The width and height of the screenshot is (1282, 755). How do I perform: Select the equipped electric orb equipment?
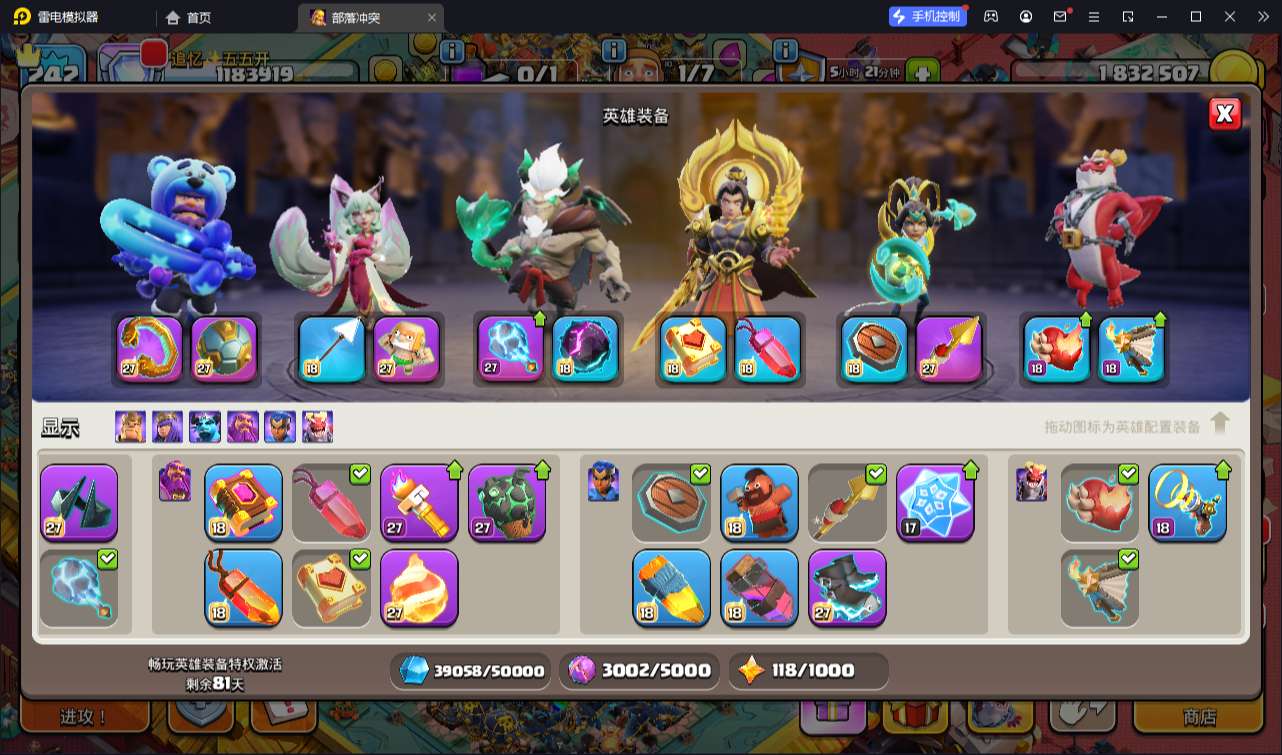tap(511, 349)
